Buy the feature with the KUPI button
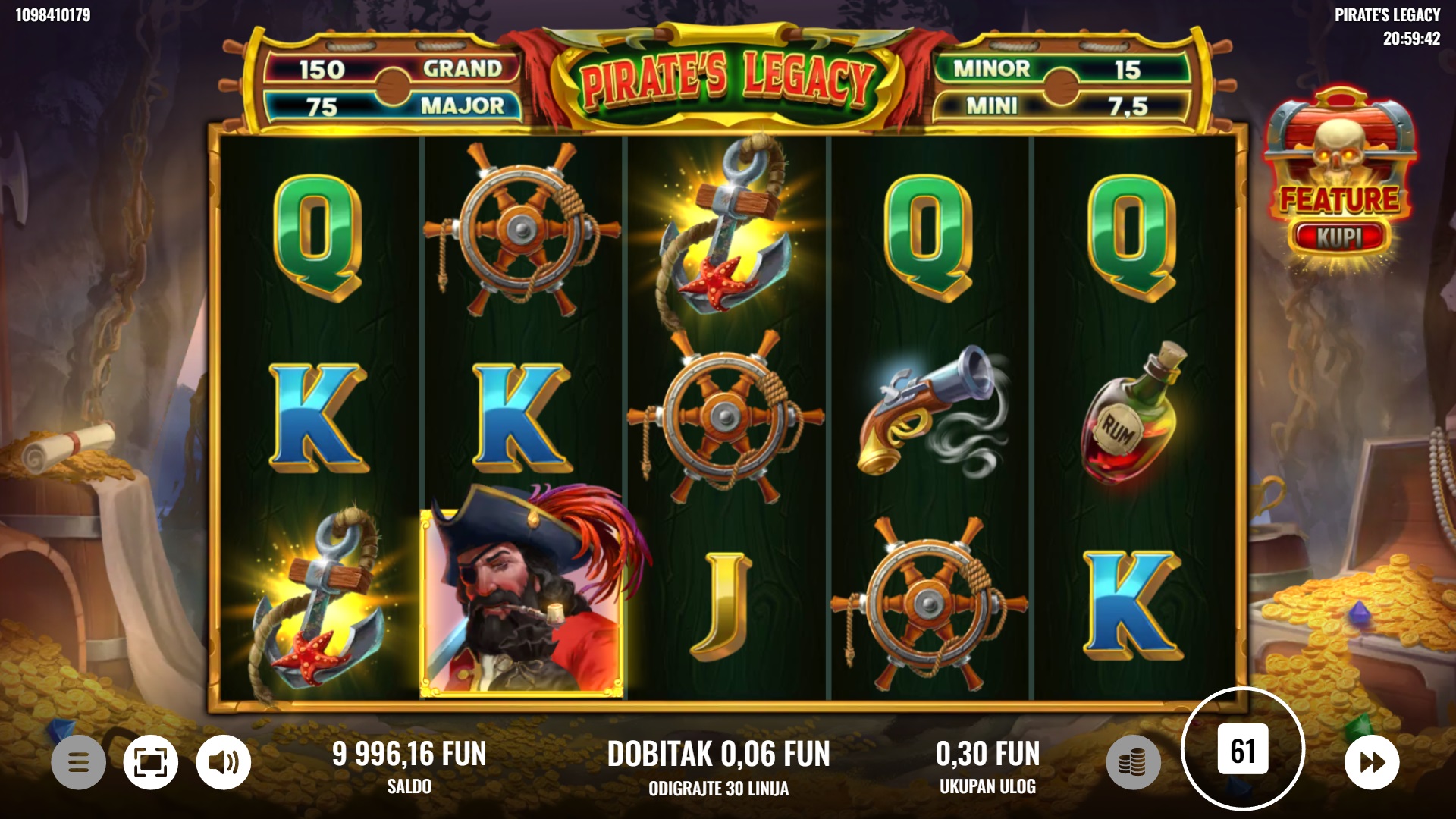The height and width of the screenshot is (819, 1456). click(x=1339, y=237)
